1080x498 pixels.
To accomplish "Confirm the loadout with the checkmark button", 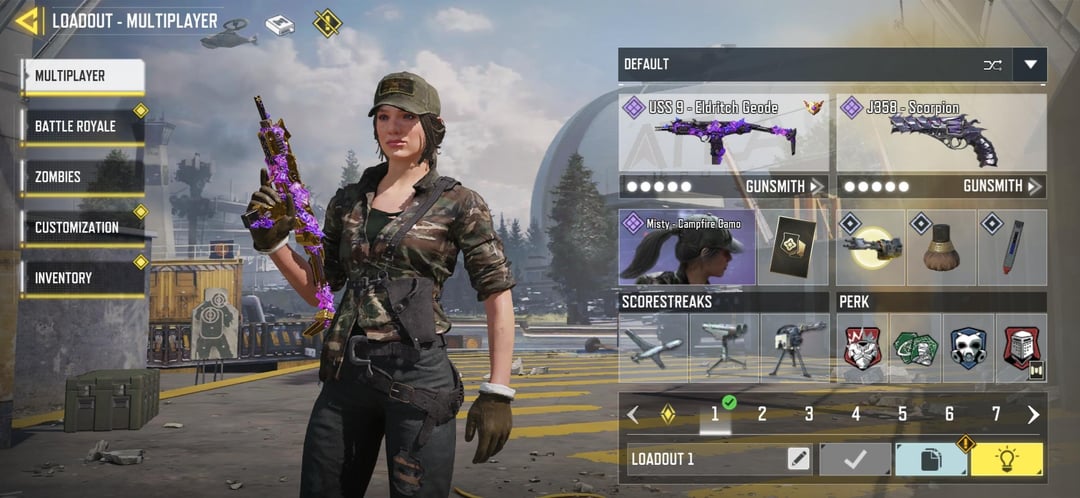I will [855, 459].
